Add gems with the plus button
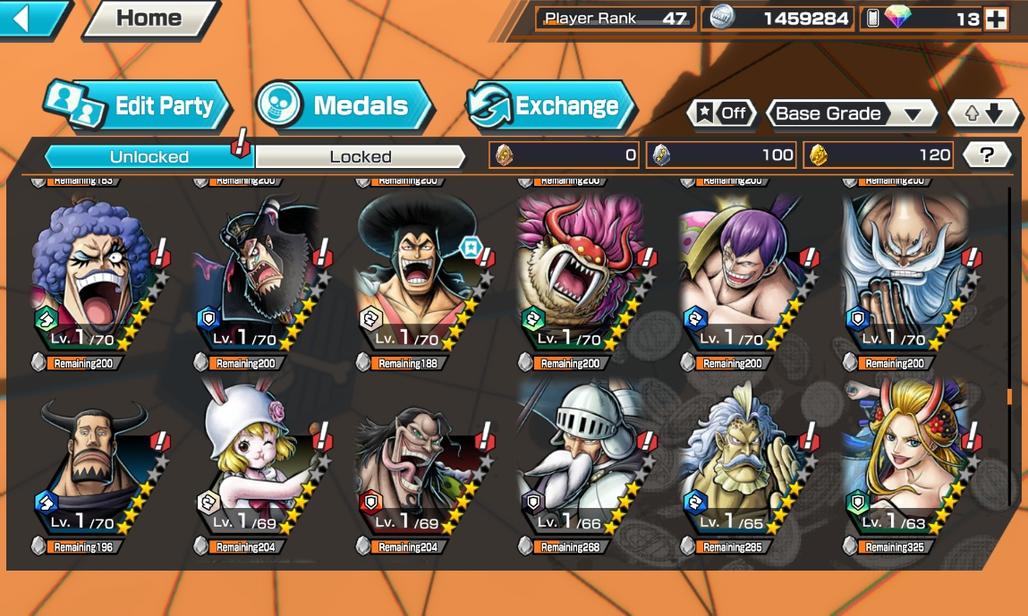Viewport: 1028px width, 616px height. (996, 18)
